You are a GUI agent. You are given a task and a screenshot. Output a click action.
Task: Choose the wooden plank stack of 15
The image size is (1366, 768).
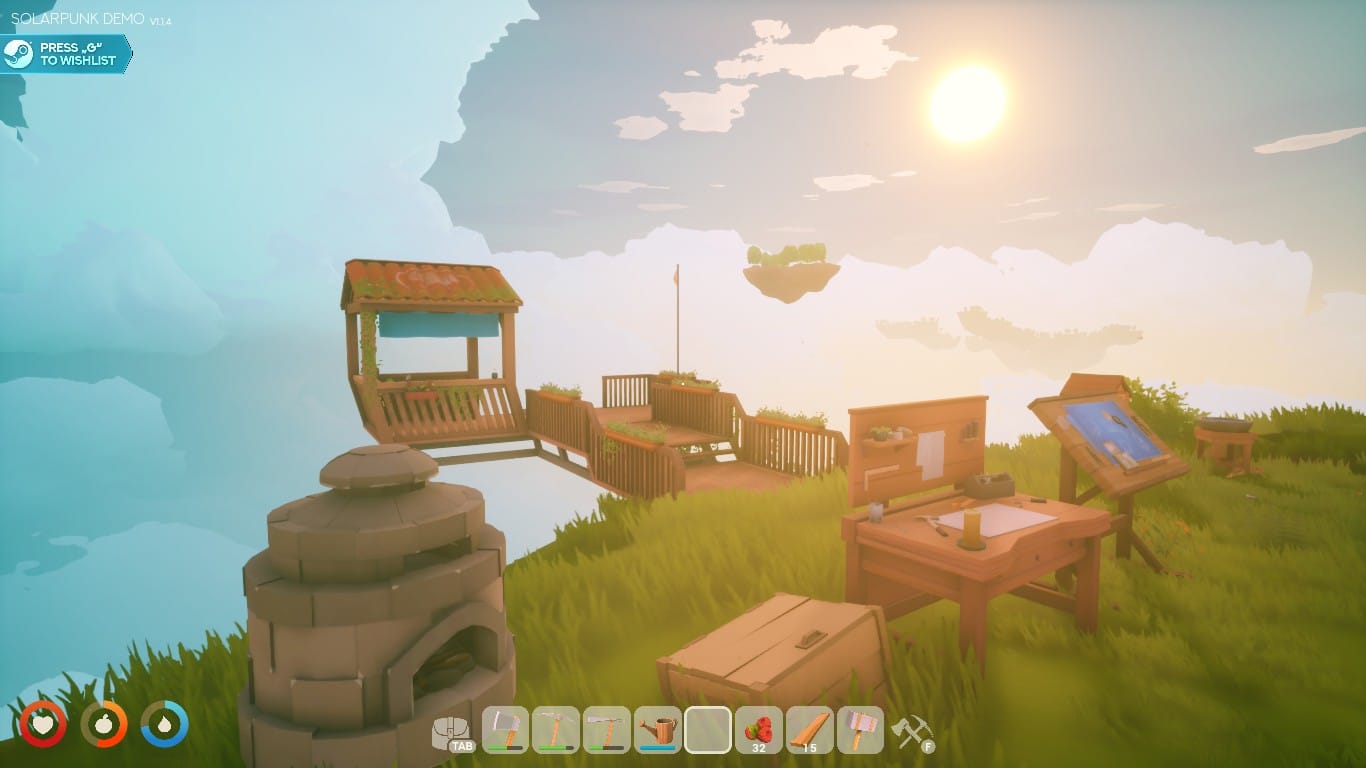pyautogui.click(x=809, y=730)
